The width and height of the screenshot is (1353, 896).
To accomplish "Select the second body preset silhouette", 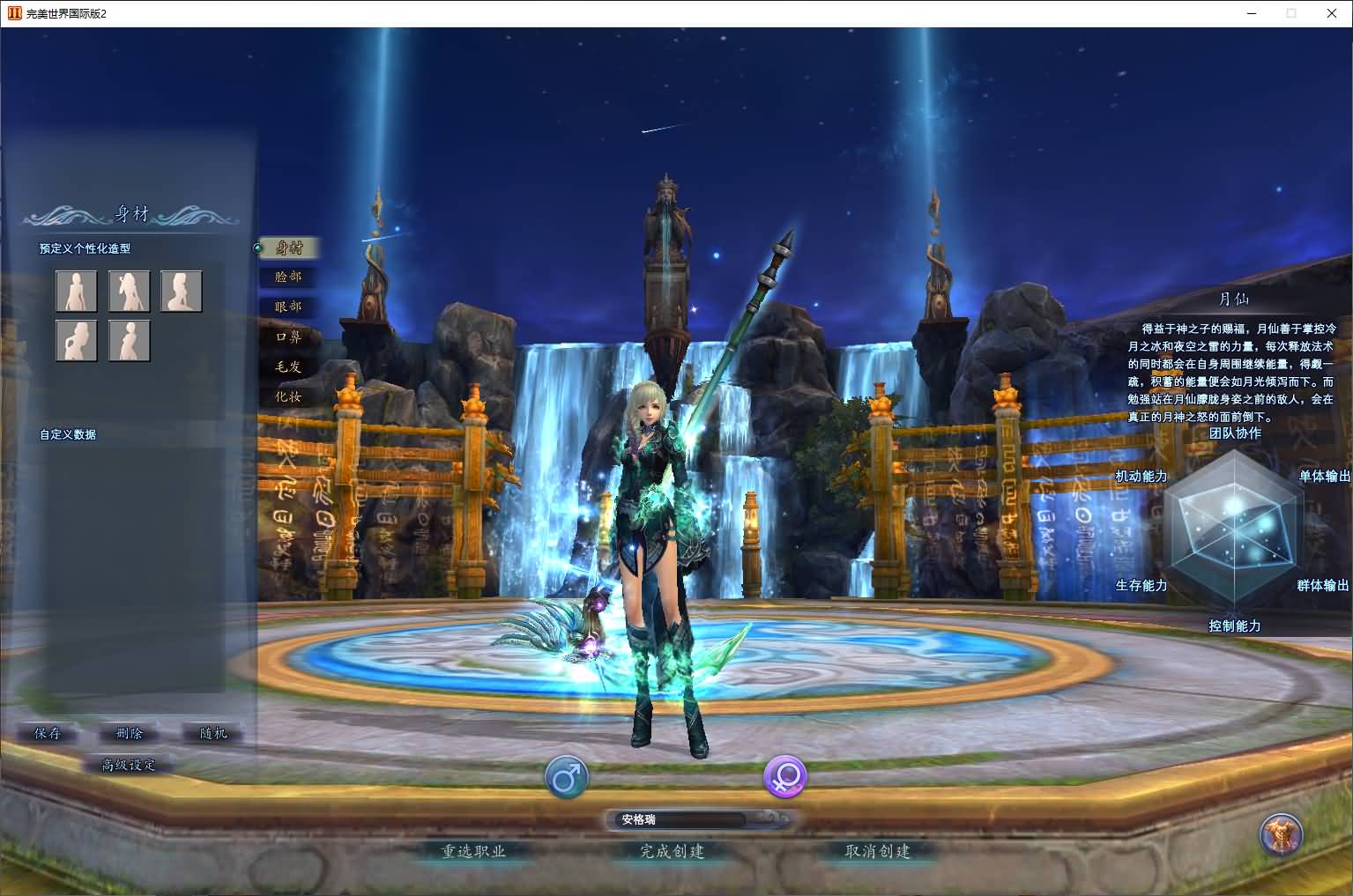I will pos(129,291).
